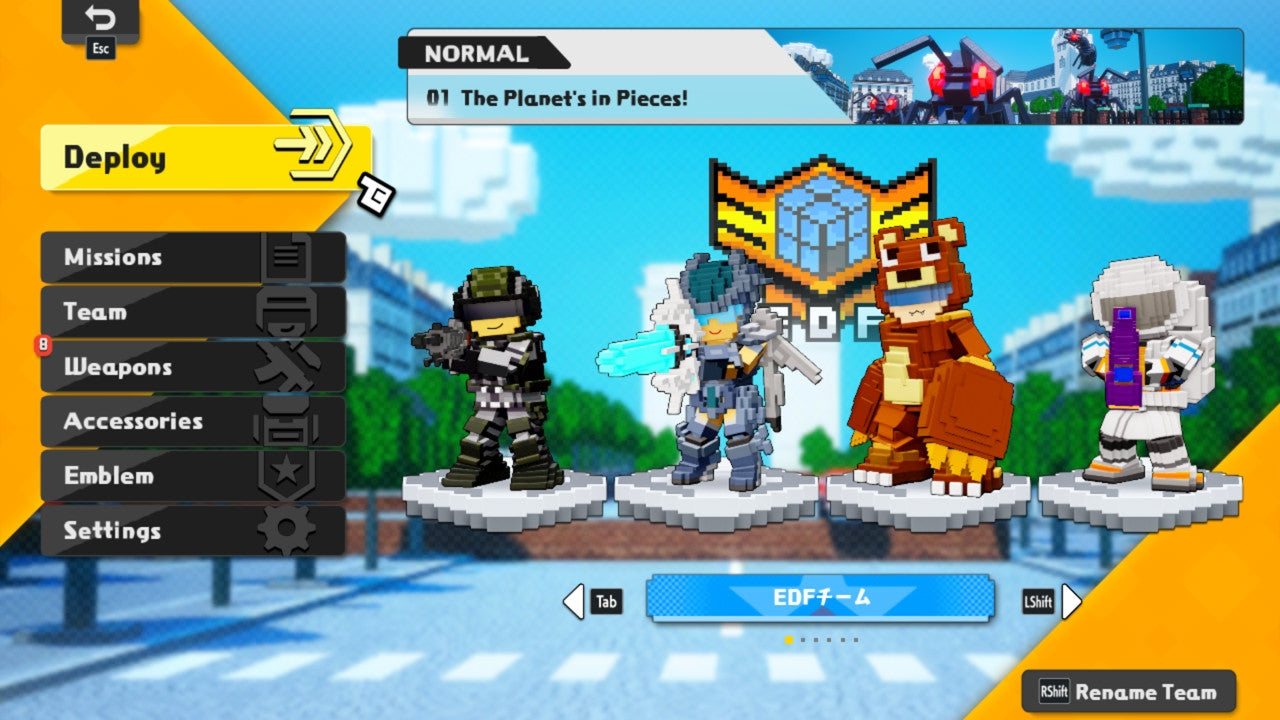This screenshot has height=720, width=1280.
Task: Click the EDFチーム team name field
Action: click(x=820, y=599)
